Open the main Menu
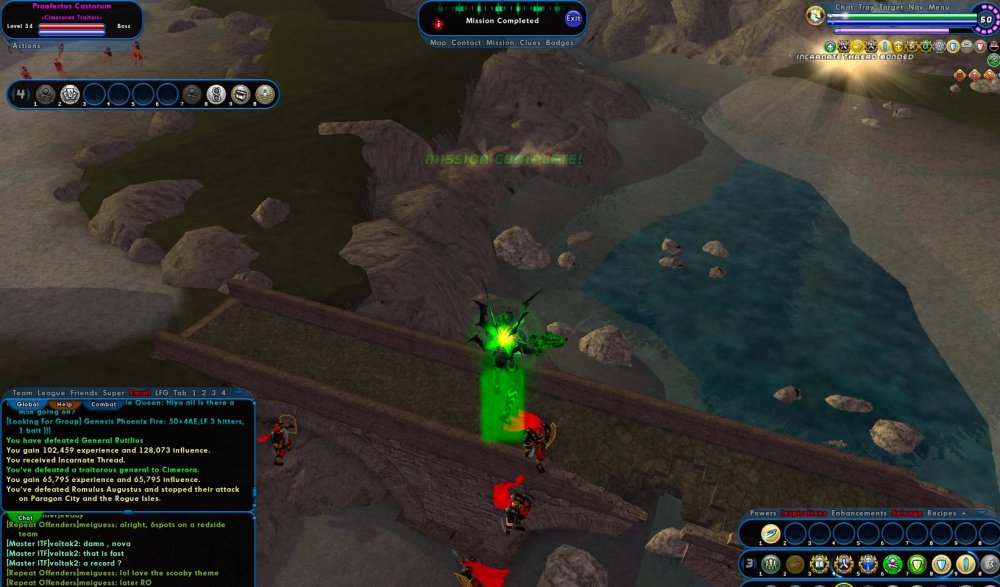This screenshot has height=587, width=1000. coord(939,7)
